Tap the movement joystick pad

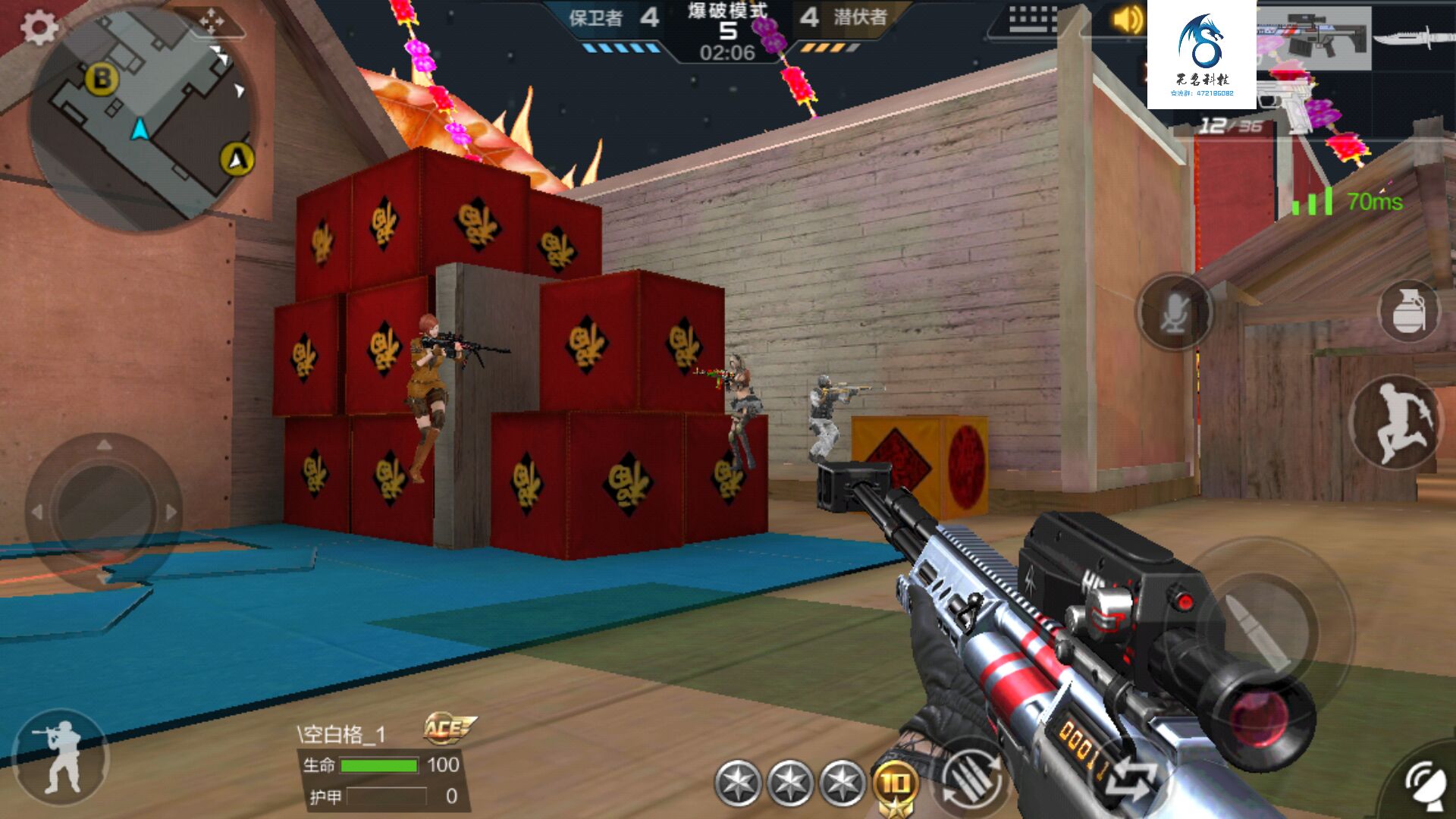[105, 512]
